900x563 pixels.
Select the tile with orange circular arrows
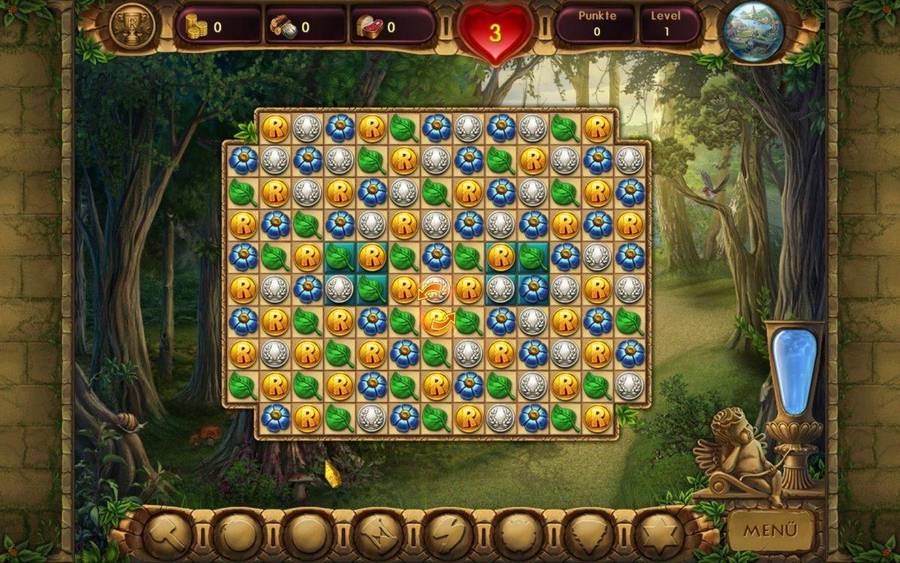[x=435, y=290]
